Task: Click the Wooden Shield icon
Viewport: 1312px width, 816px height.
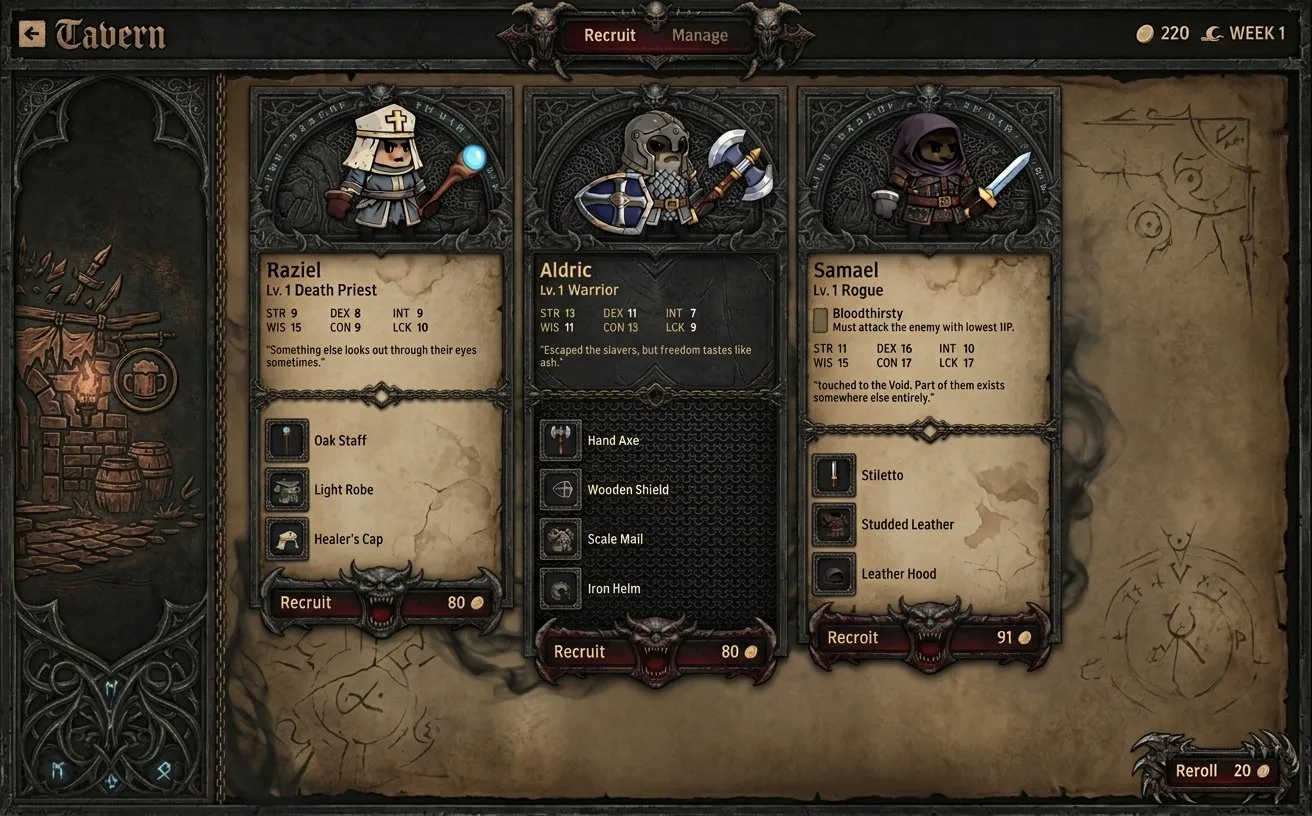Action: pos(561,490)
